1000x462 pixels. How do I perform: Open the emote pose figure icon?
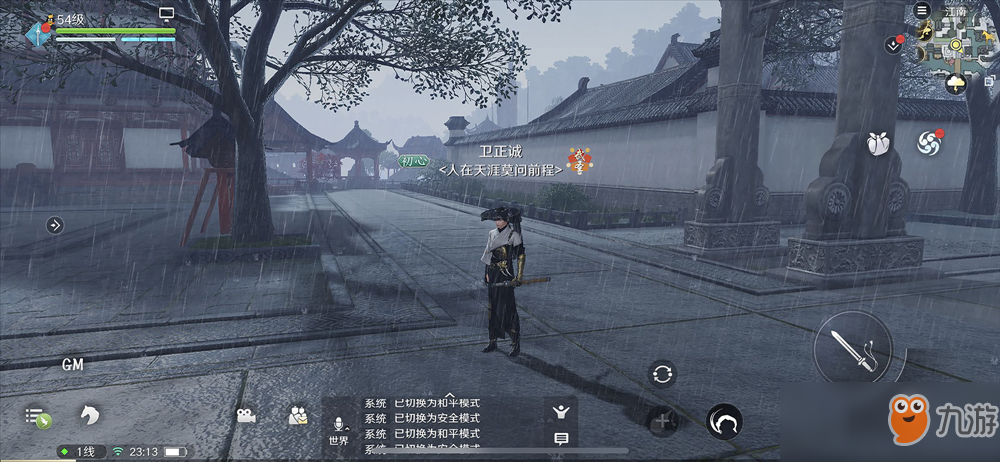click(x=561, y=410)
